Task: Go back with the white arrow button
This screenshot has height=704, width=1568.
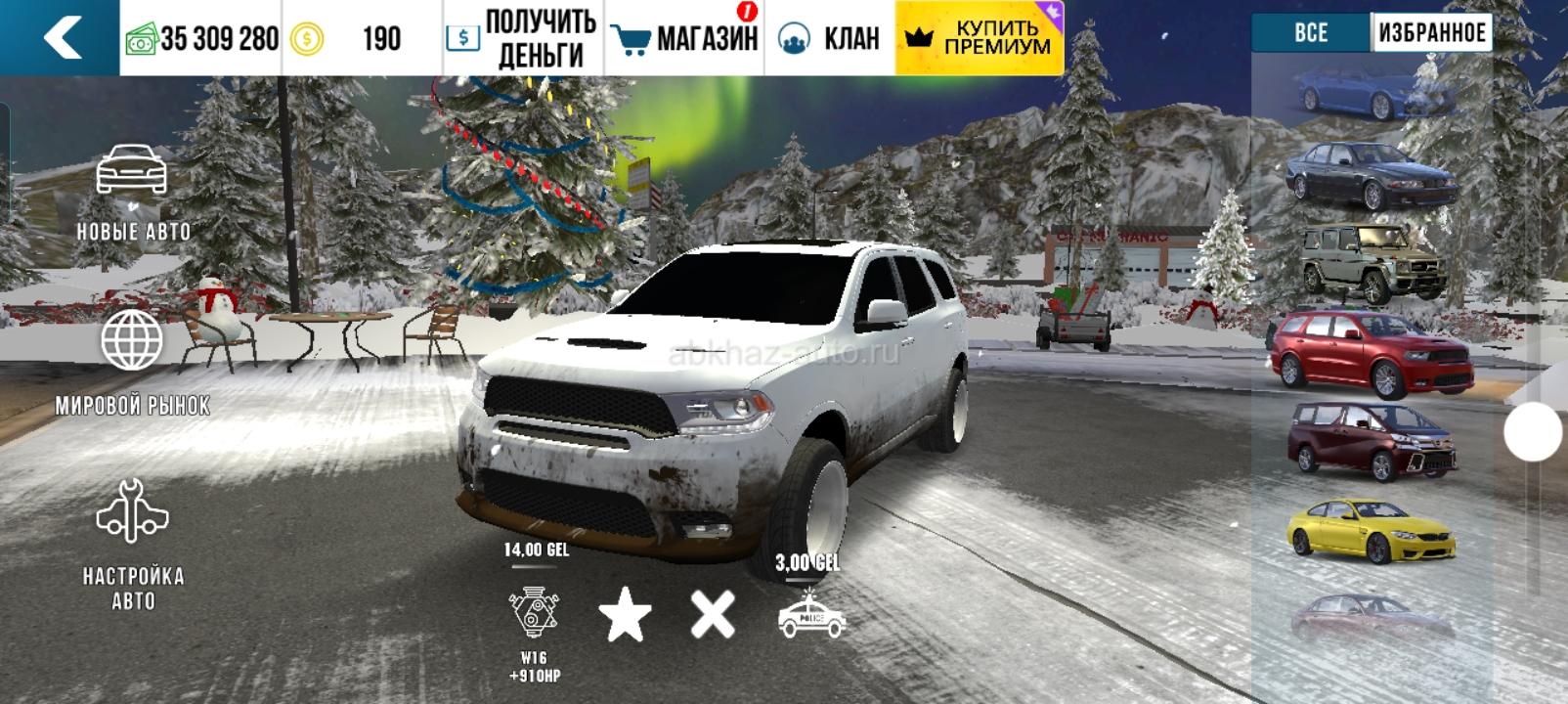Action: [61, 38]
